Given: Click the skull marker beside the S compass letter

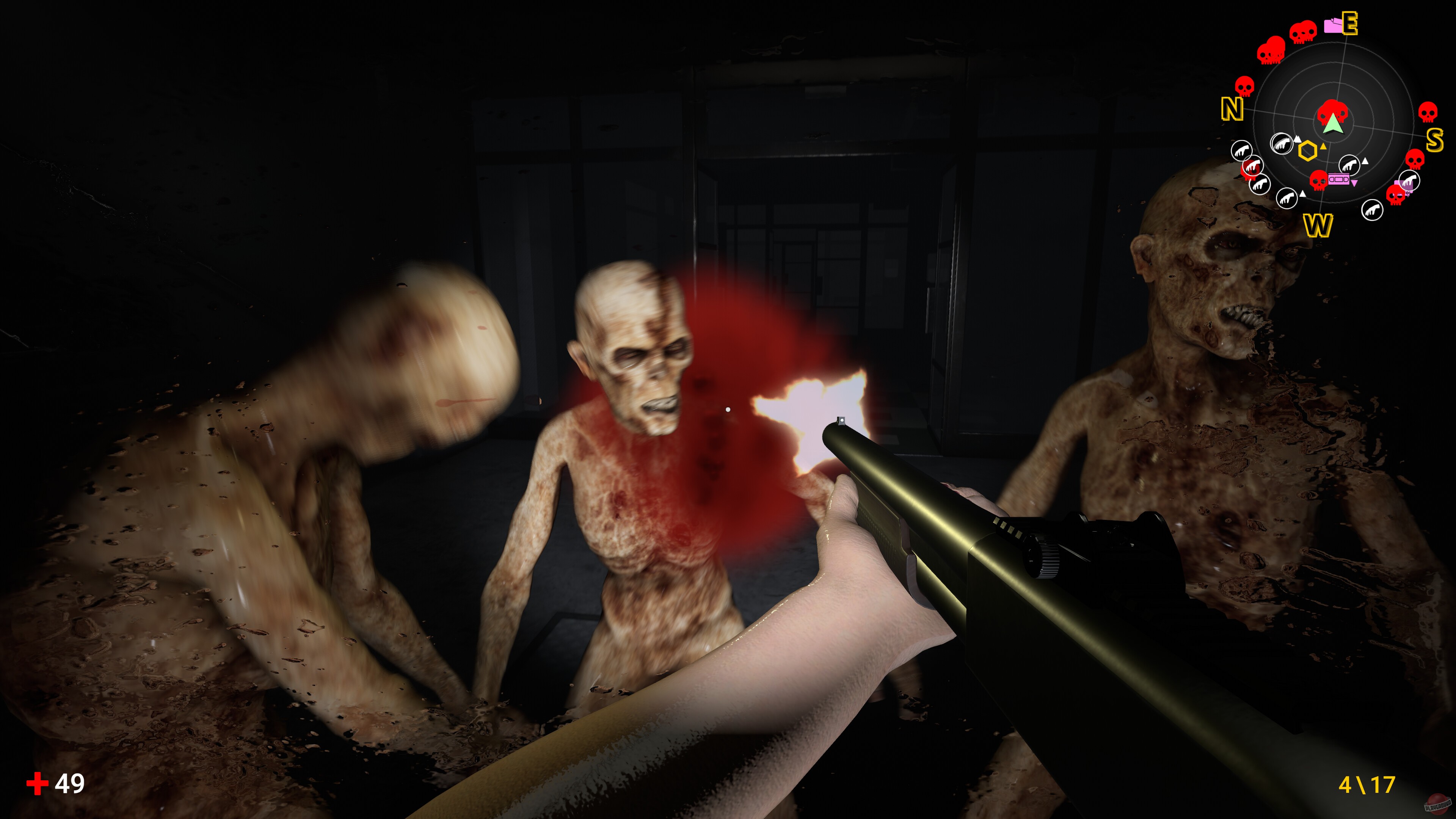Looking at the screenshot, I should click(1428, 112).
